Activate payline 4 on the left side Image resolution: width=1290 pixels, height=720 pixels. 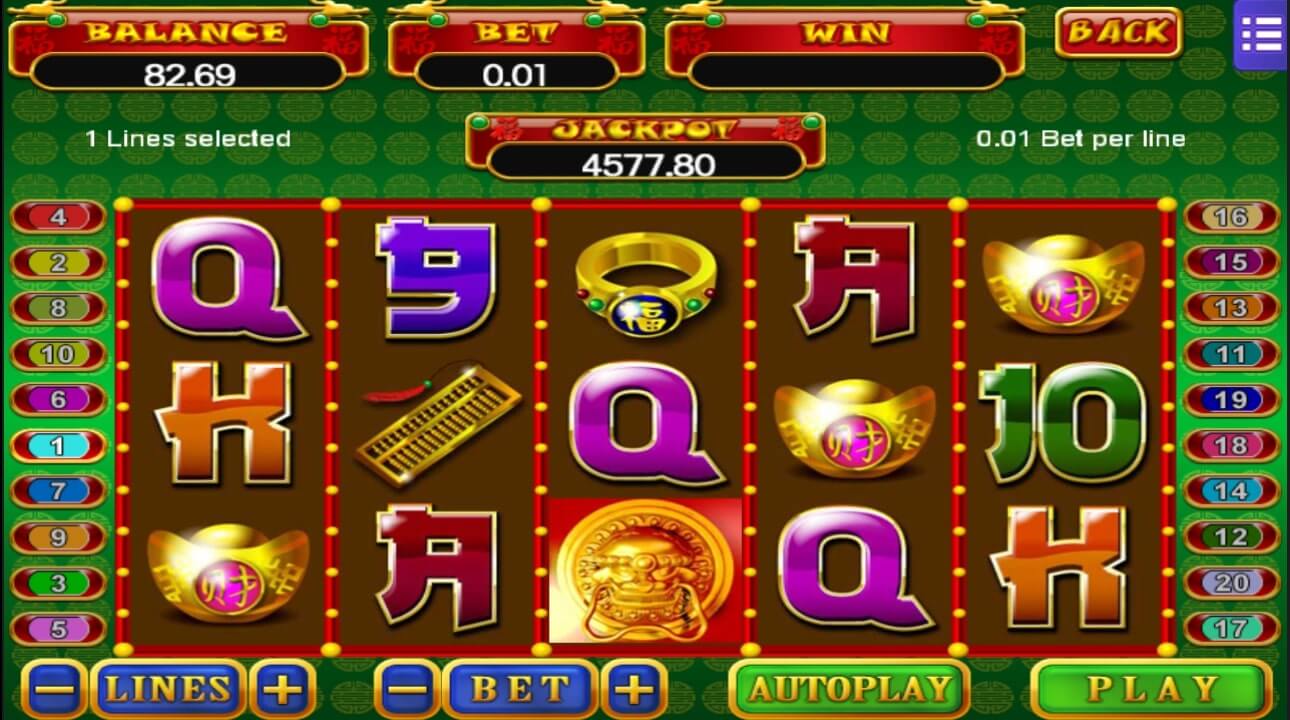pos(58,217)
